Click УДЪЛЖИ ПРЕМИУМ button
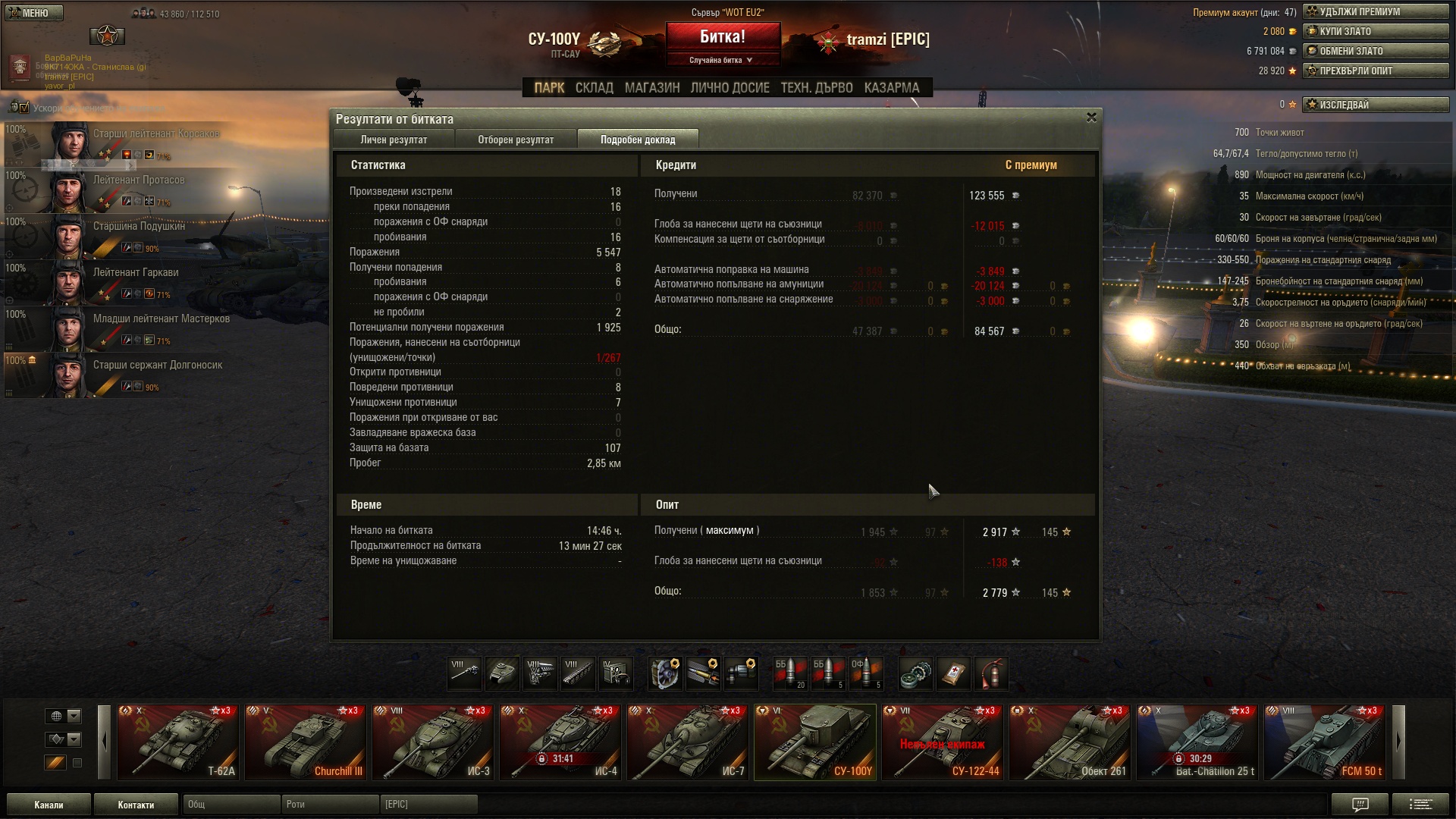Viewport: 1456px width, 819px height. point(1375,11)
